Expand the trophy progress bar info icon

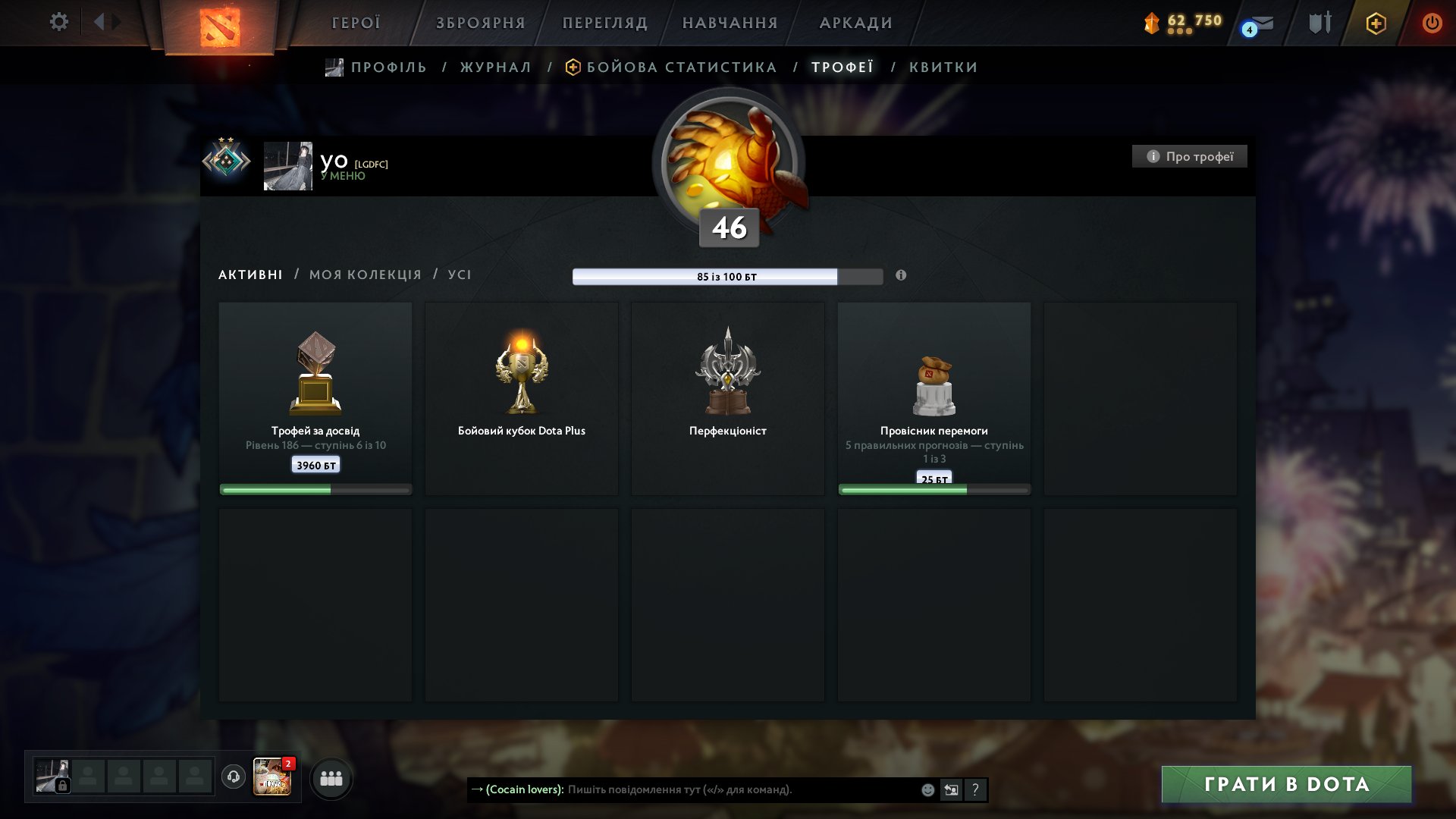(x=901, y=276)
